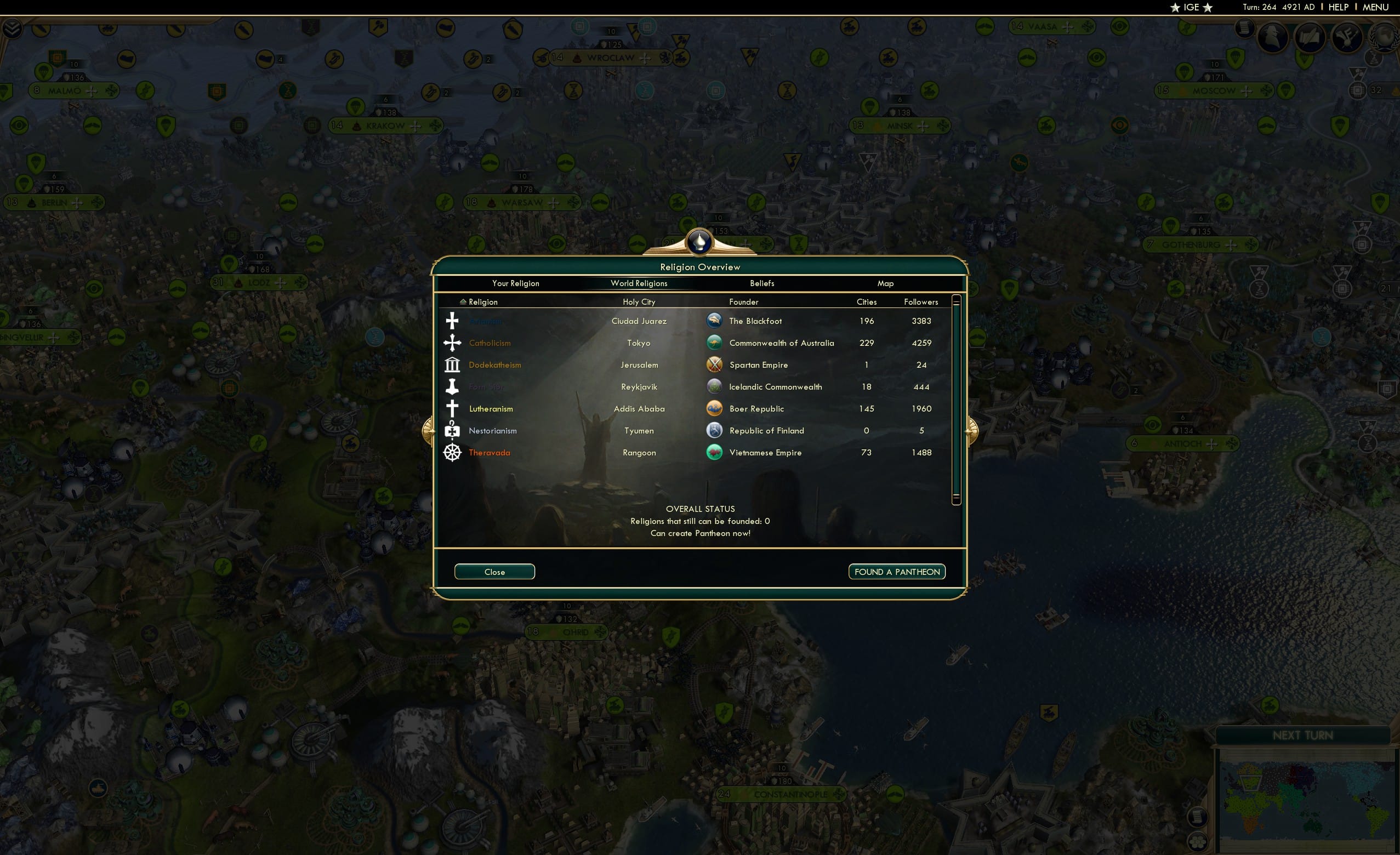The height and width of the screenshot is (855, 1400).
Task: Select the Theravada dharma wheel icon
Action: (452, 452)
